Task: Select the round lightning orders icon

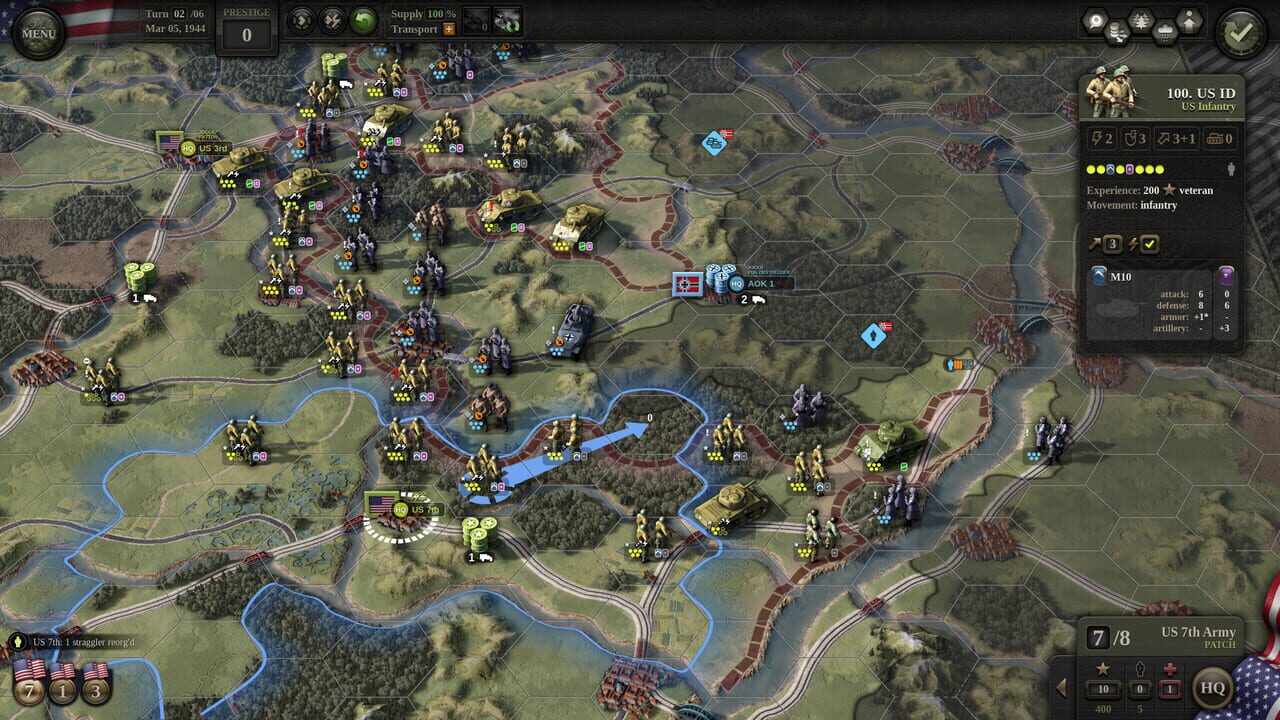Action: 331,18
